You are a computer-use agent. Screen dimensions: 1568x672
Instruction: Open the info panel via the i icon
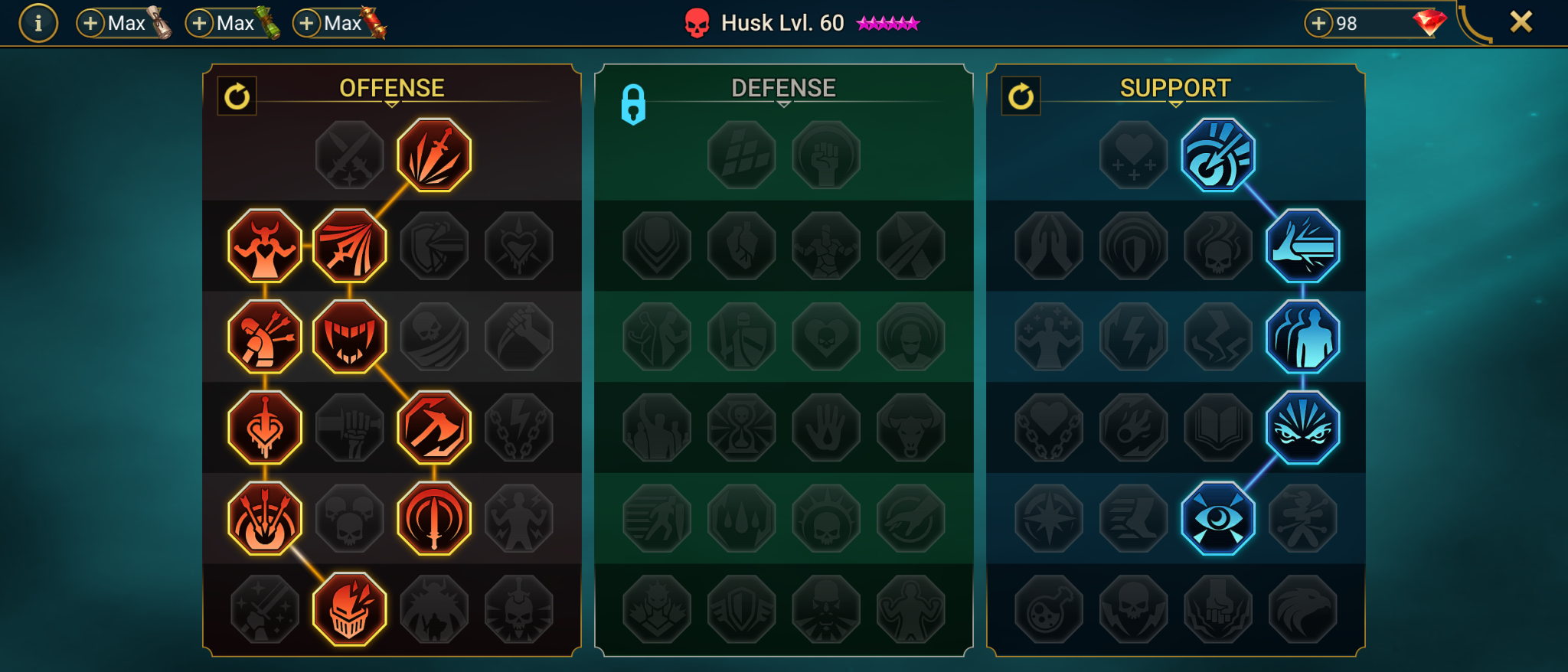pyautogui.click(x=38, y=22)
